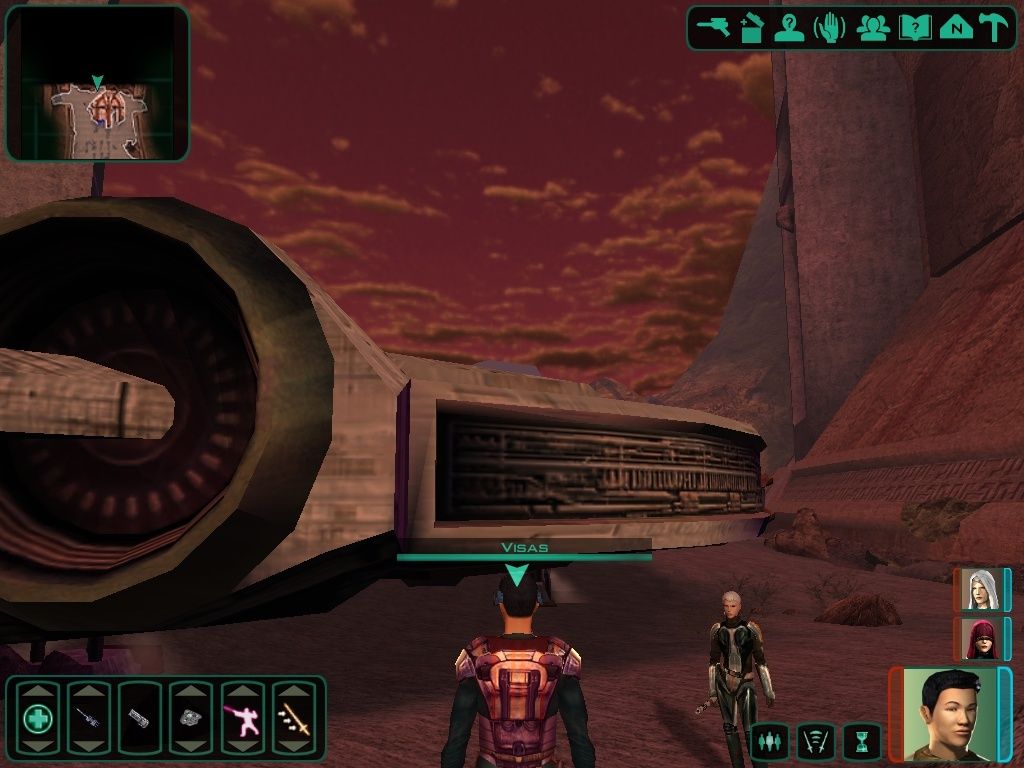The image size is (1024, 768).
Task: Use the green medpac cross slot
Action: pyautogui.click(x=39, y=717)
